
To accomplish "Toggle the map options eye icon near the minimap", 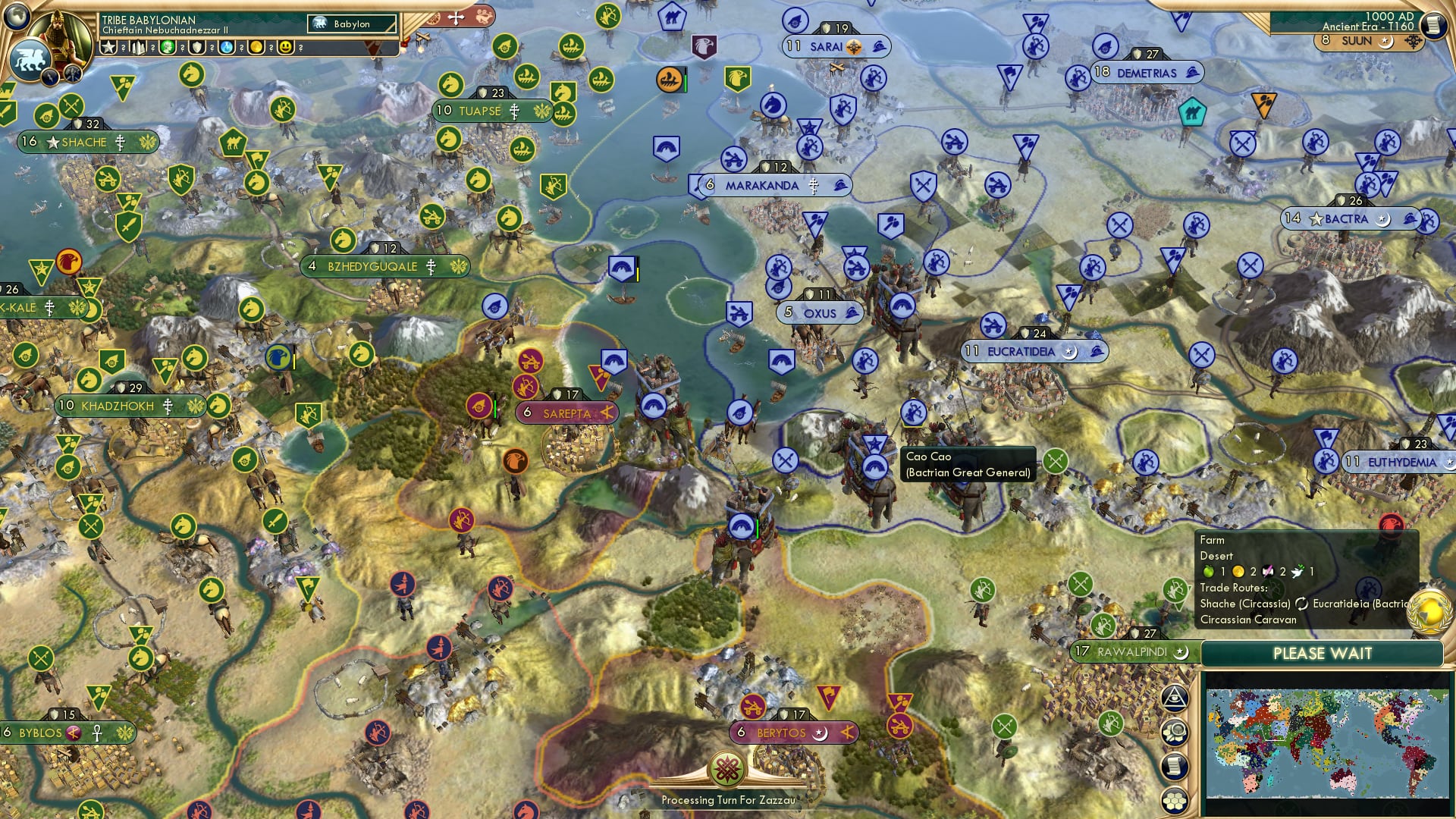I will tap(1175, 698).
